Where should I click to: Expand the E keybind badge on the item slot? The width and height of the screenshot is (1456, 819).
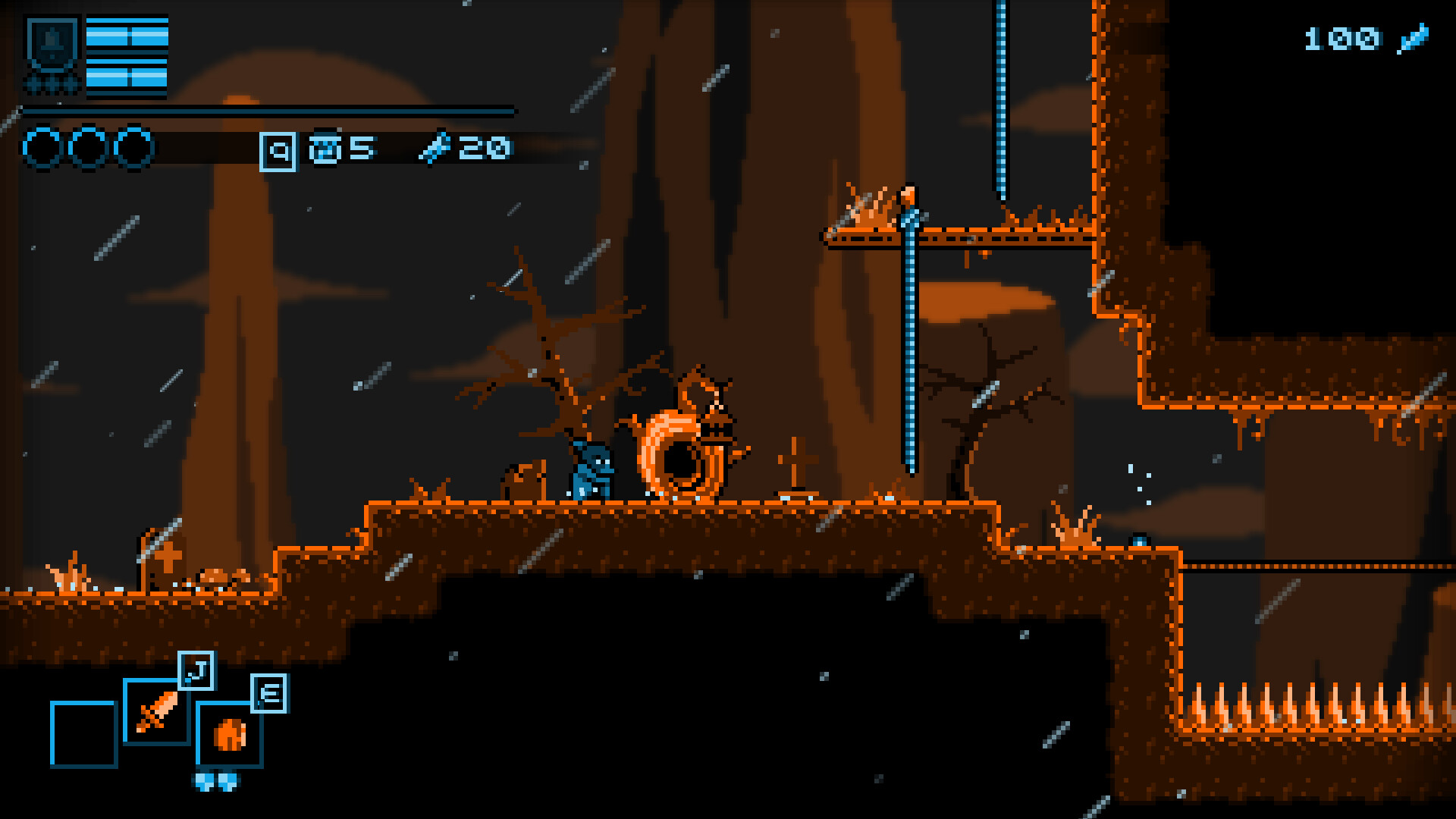click(x=269, y=692)
